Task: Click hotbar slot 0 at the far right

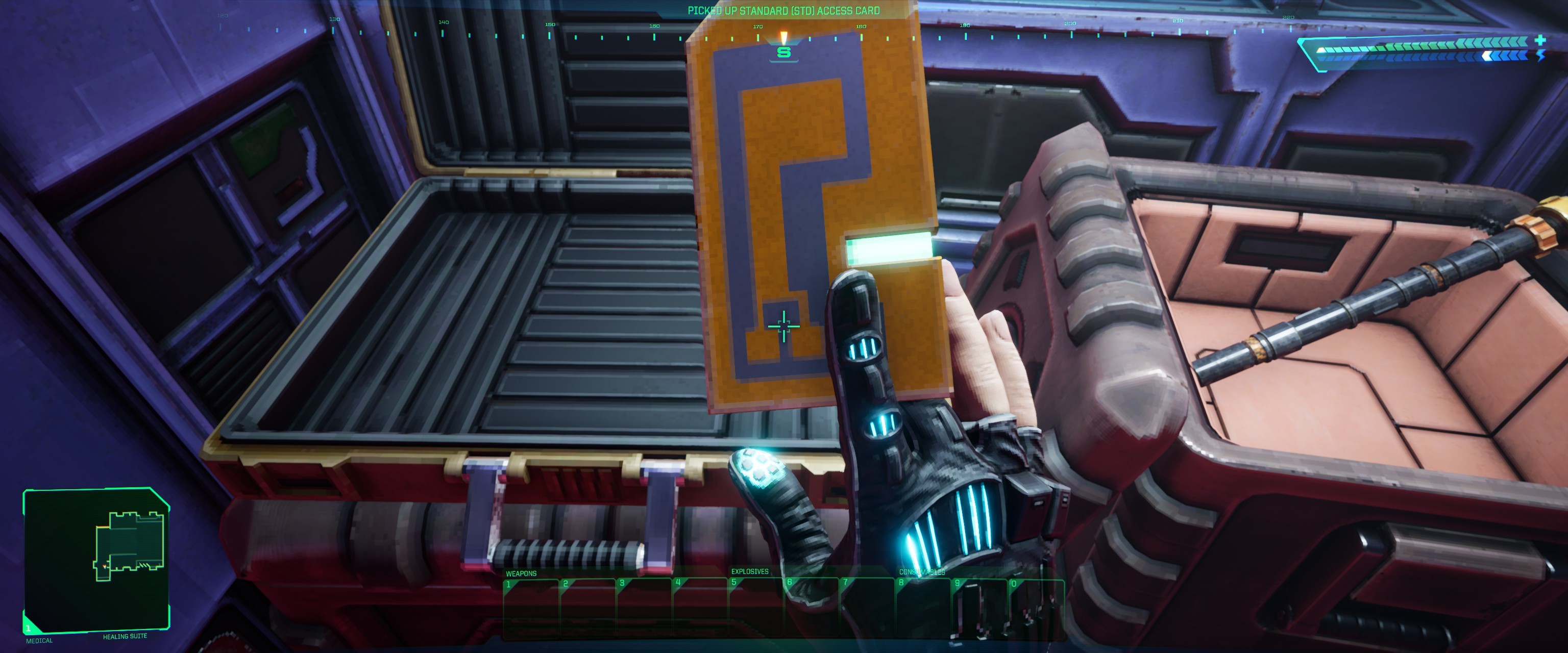Action: 1036,602
